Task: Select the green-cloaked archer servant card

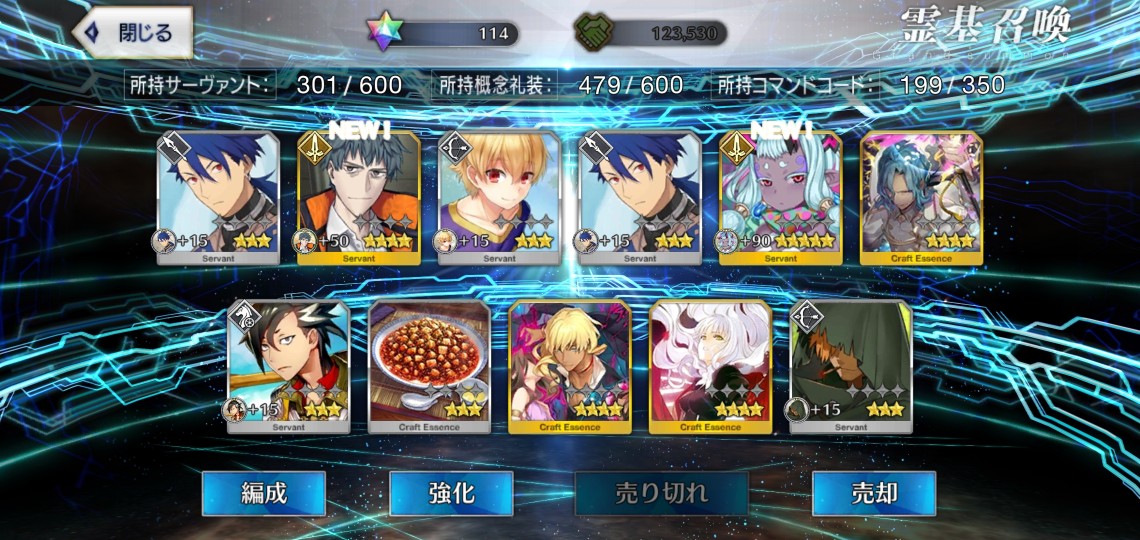Action: (x=850, y=366)
